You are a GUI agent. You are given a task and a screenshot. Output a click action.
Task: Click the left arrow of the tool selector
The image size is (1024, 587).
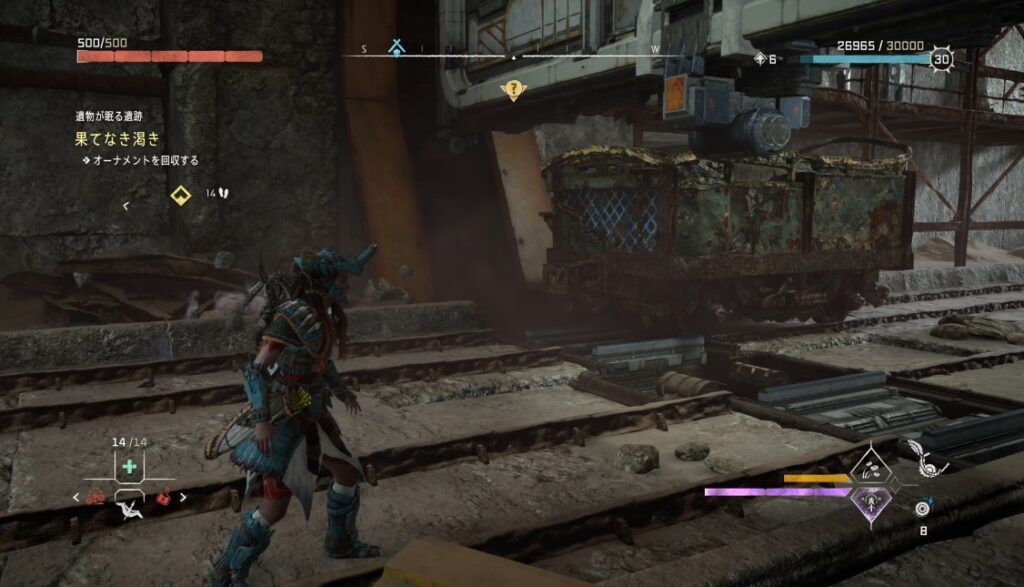pos(77,497)
